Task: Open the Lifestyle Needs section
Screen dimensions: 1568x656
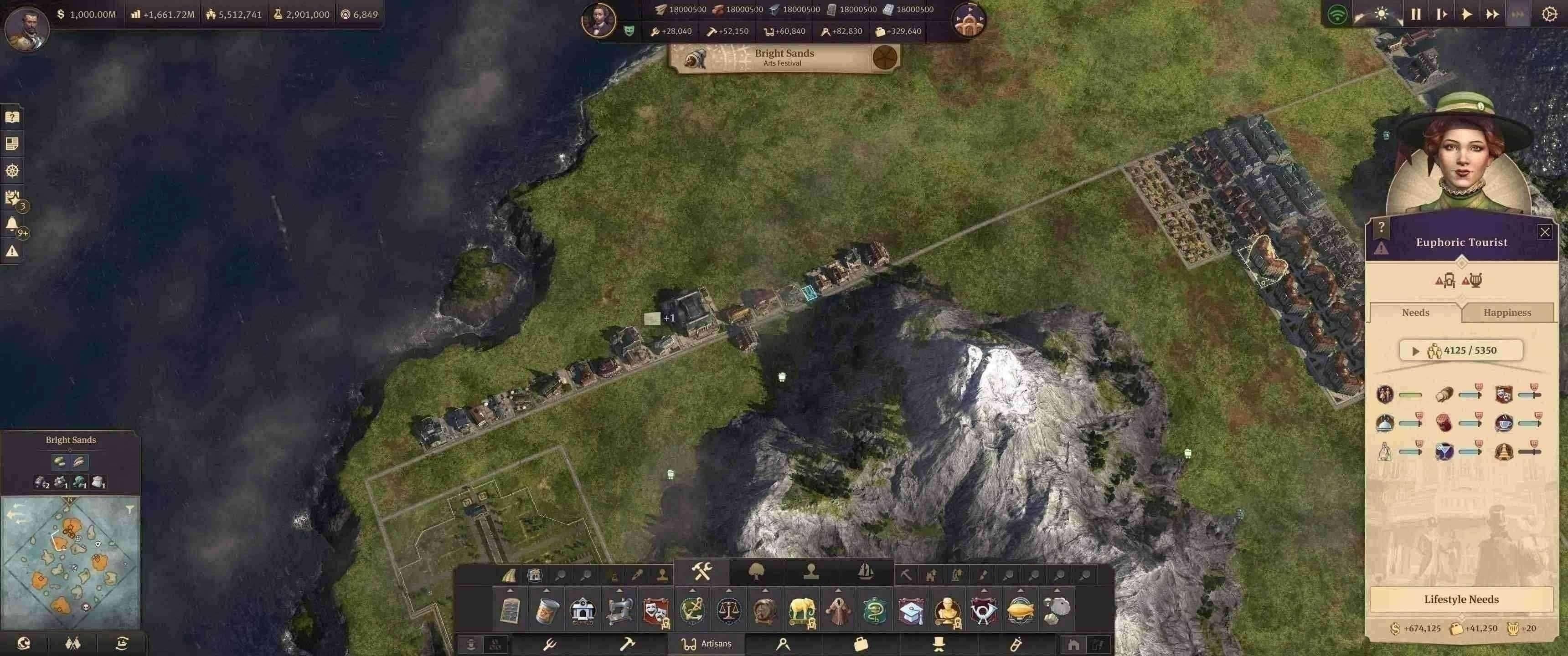Action: pos(1461,600)
